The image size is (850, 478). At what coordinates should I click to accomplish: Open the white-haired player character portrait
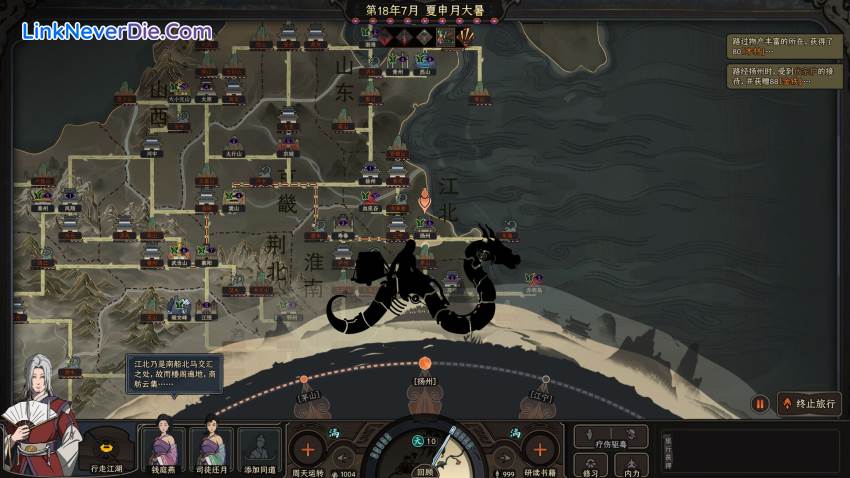[x=40, y=420]
